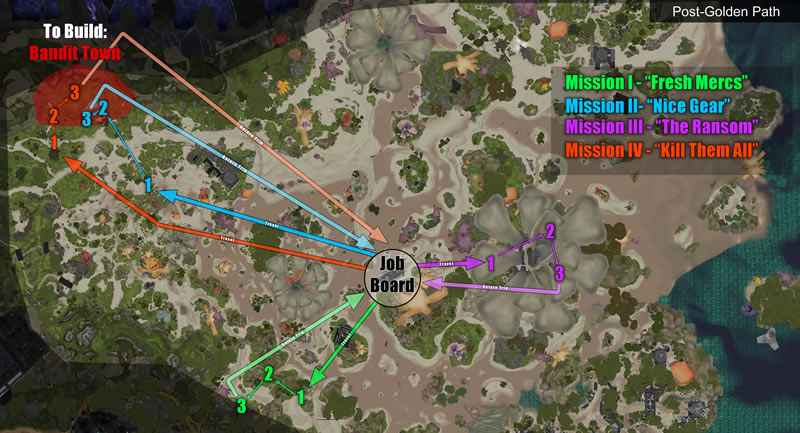The width and height of the screenshot is (800, 433).
Task: Select the red Bandit Town build label
Action: 74,52
